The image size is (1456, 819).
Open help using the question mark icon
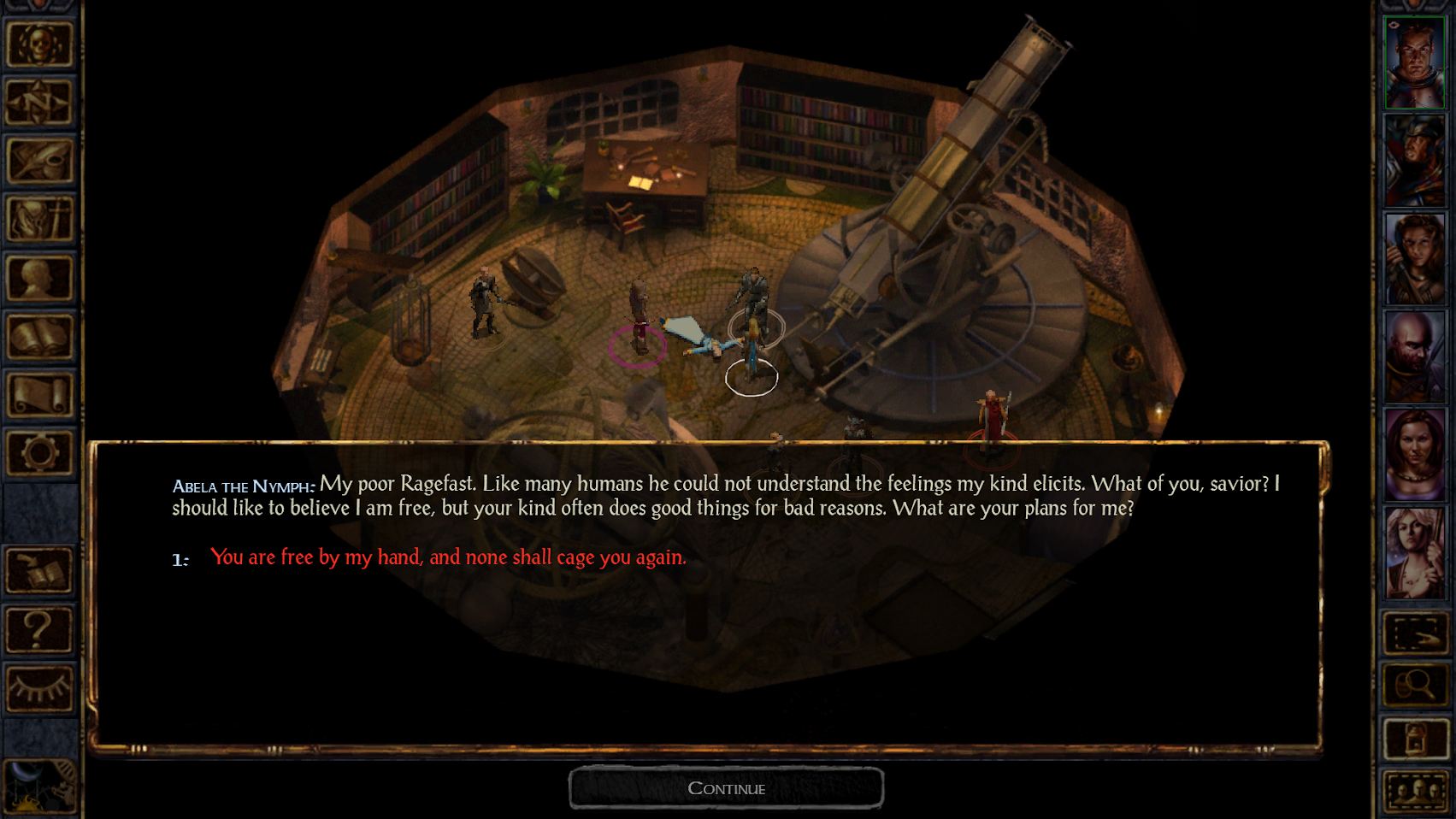(x=41, y=628)
